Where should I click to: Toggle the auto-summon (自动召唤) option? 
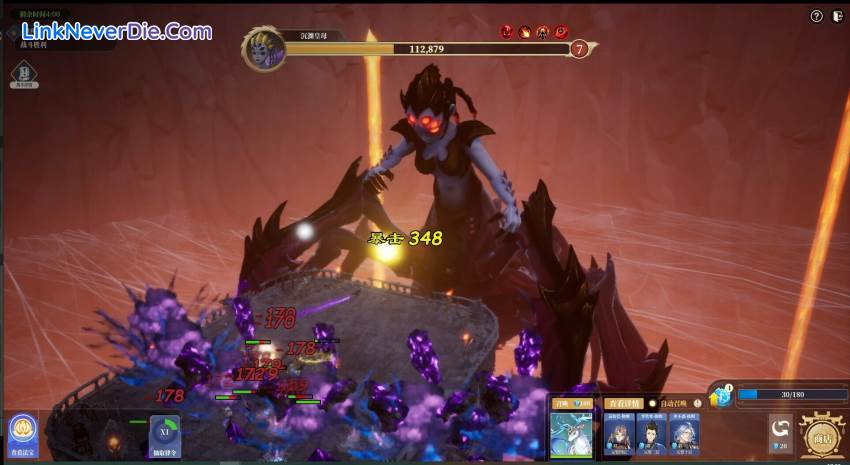(x=653, y=403)
